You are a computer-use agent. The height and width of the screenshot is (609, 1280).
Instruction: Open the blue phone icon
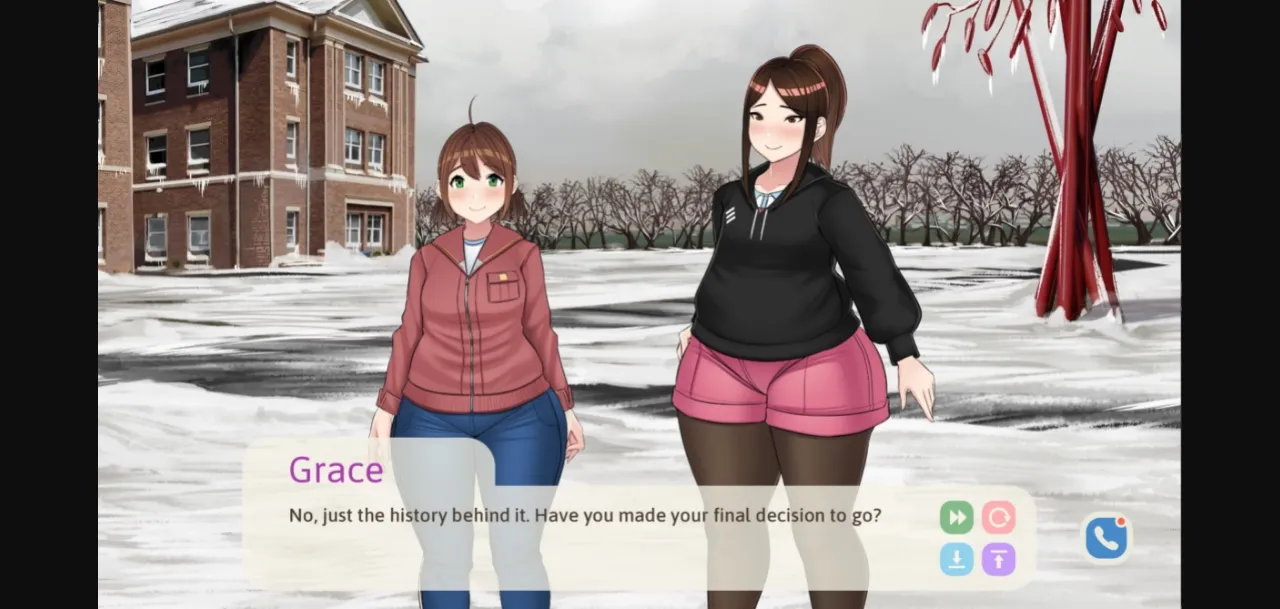tap(1106, 538)
